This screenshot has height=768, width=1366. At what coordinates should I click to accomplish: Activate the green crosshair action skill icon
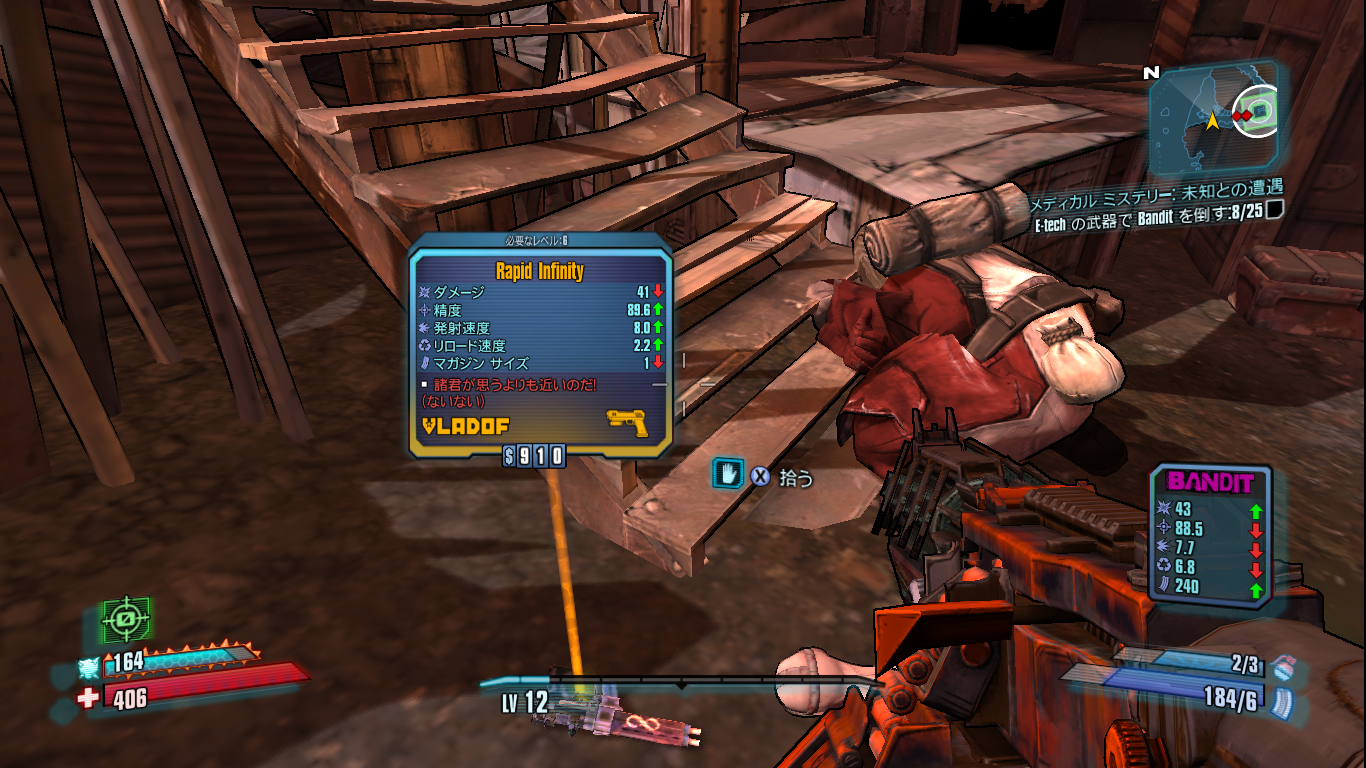(x=126, y=620)
